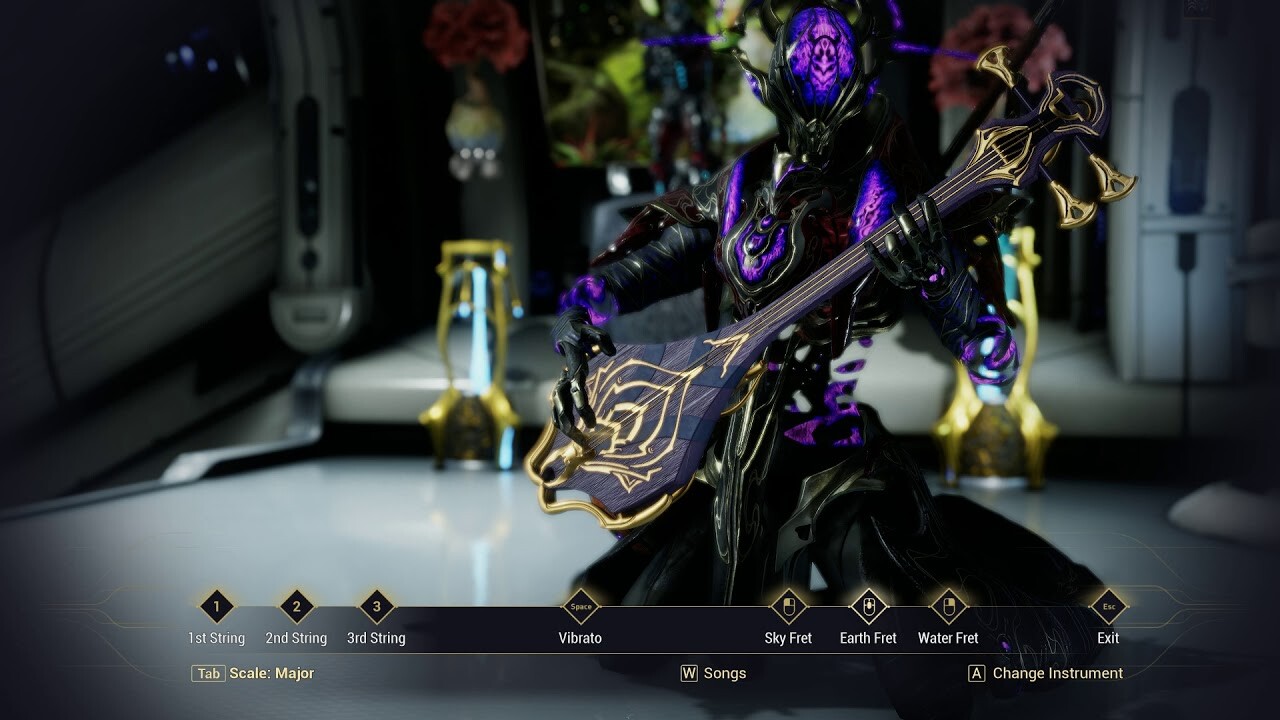Strike the 3rd String
The image size is (1280, 720).
pyautogui.click(x=376, y=607)
